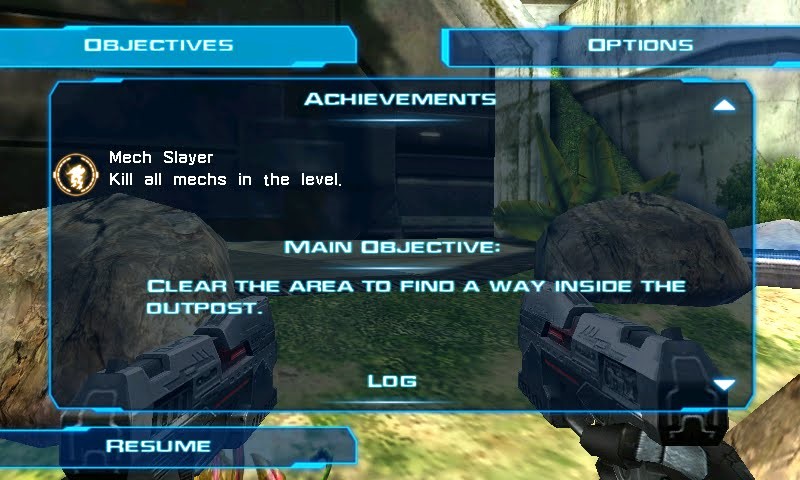Click the up arrow in the panel
The width and height of the screenshot is (800, 480).
[725, 105]
